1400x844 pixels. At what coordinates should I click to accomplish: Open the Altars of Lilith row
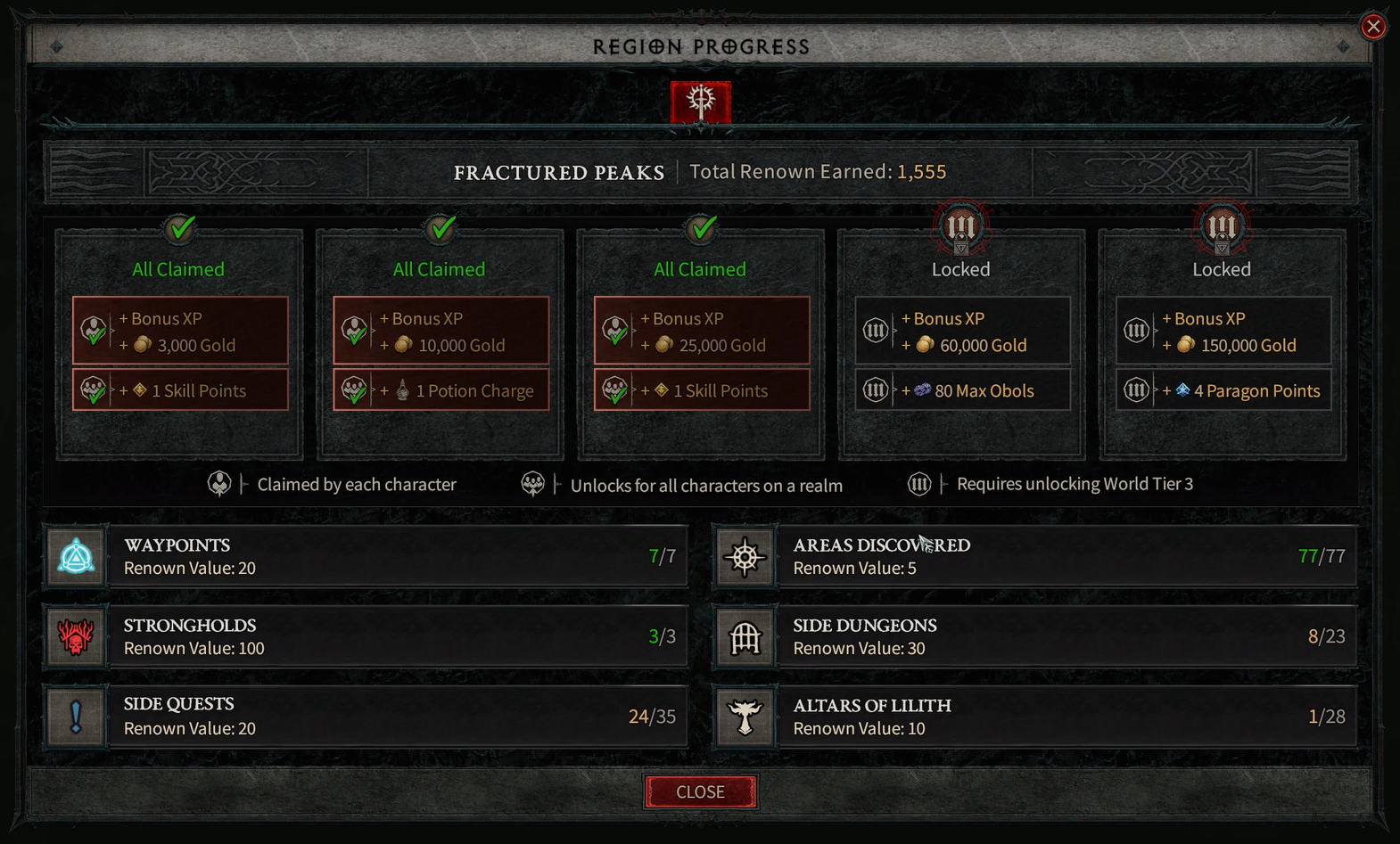pyautogui.click(x=1034, y=716)
